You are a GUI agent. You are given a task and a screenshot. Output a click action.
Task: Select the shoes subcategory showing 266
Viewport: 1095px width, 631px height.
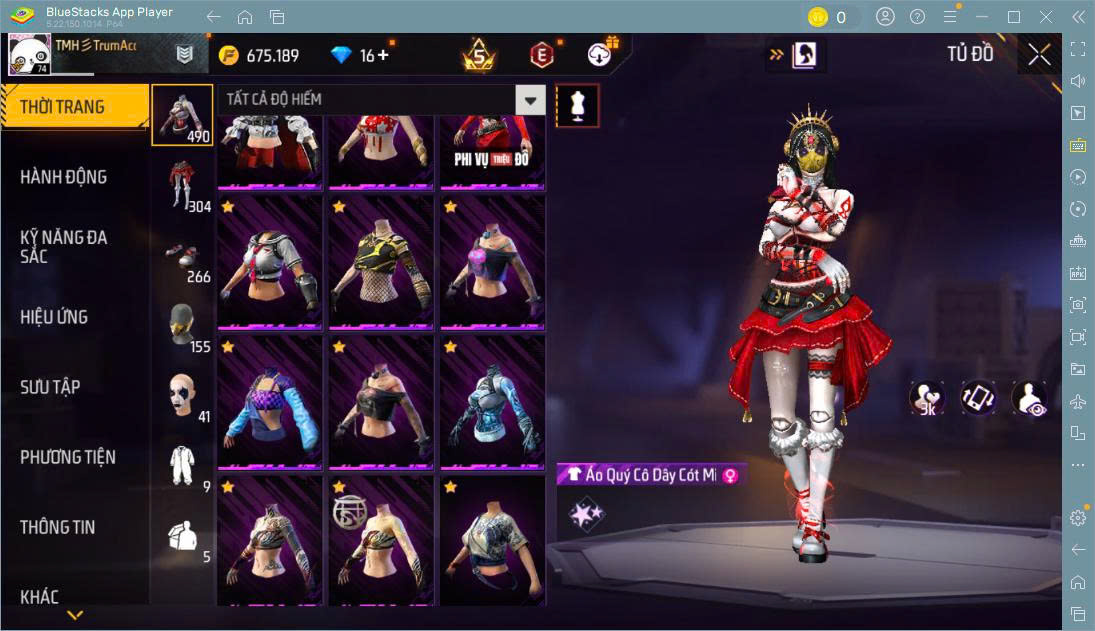coord(182,257)
